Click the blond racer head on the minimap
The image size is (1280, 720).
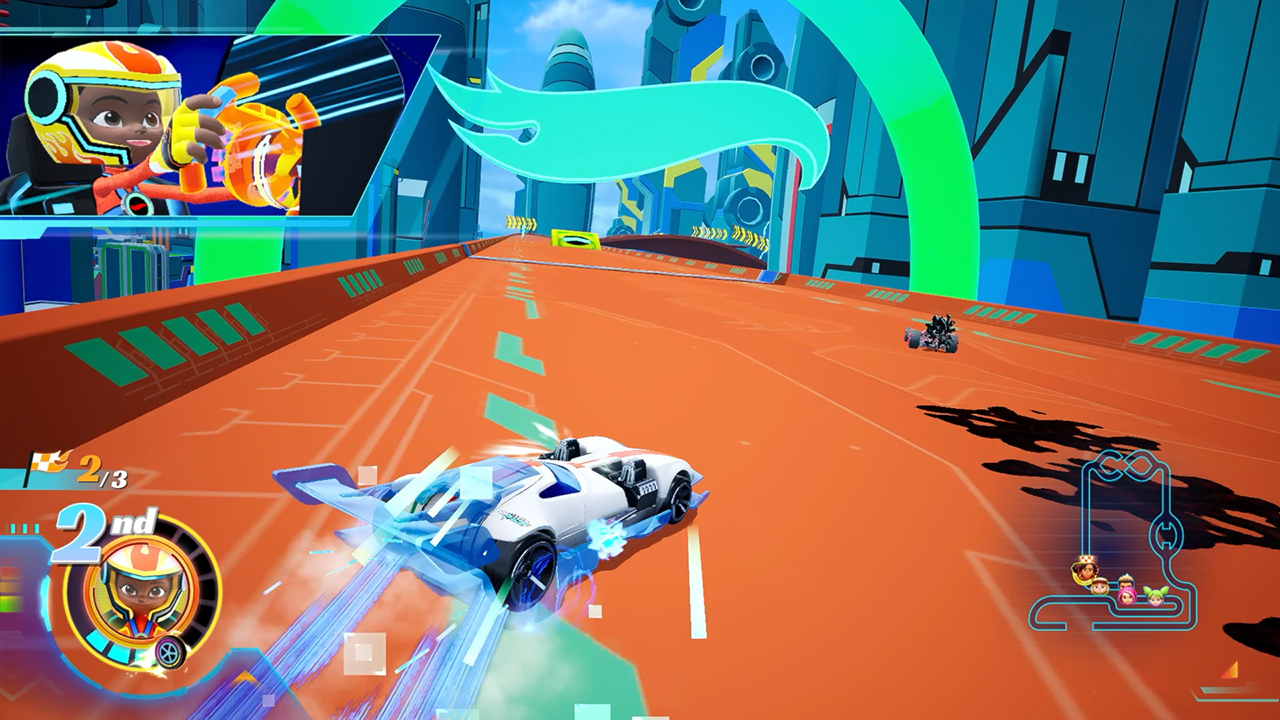pyautogui.click(x=1125, y=582)
